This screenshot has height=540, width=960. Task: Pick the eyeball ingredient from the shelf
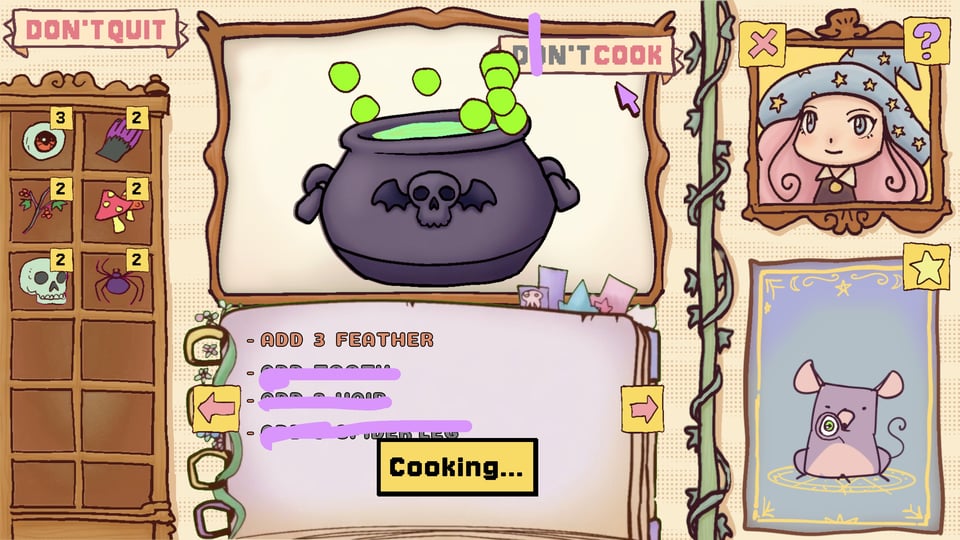click(44, 141)
